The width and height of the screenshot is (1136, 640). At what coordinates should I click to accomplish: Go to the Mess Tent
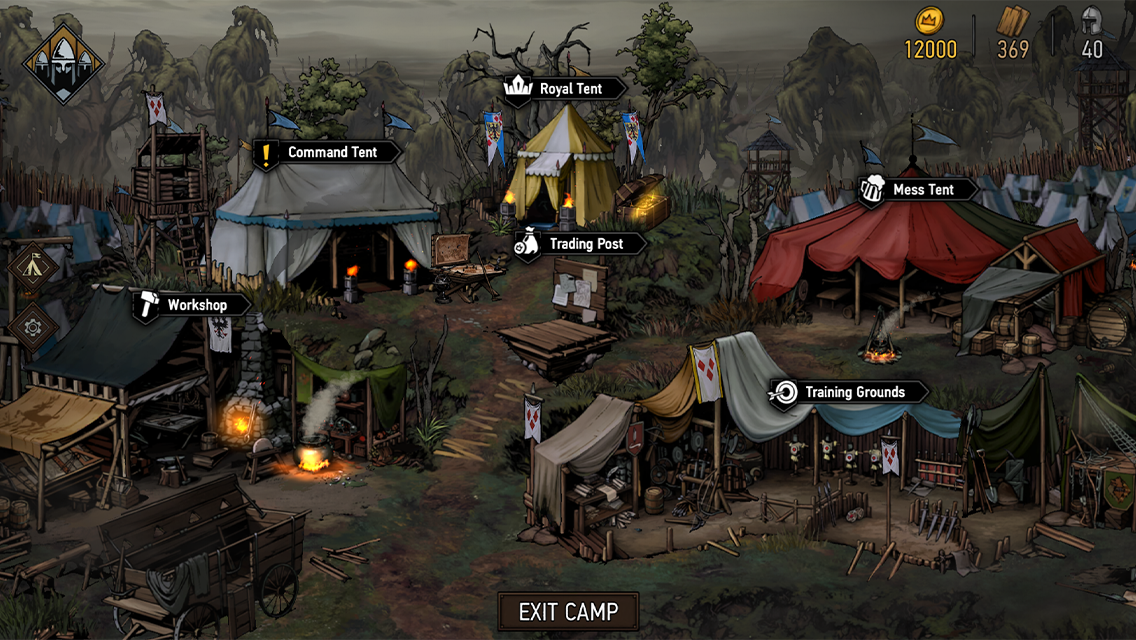click(918, 190)
